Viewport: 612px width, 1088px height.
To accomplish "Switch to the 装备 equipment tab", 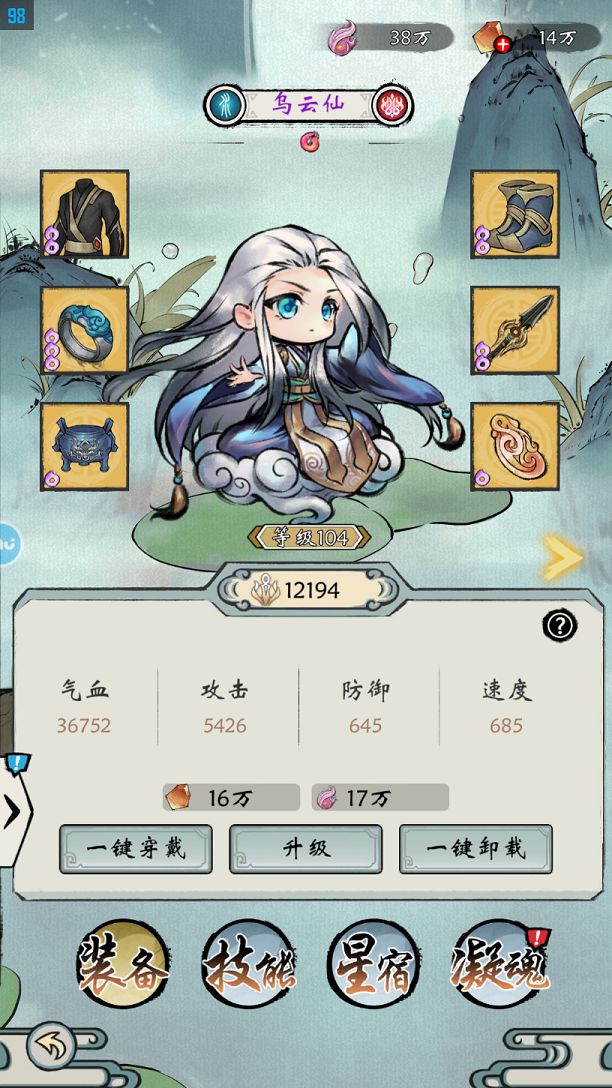I will tap(124, 965).
